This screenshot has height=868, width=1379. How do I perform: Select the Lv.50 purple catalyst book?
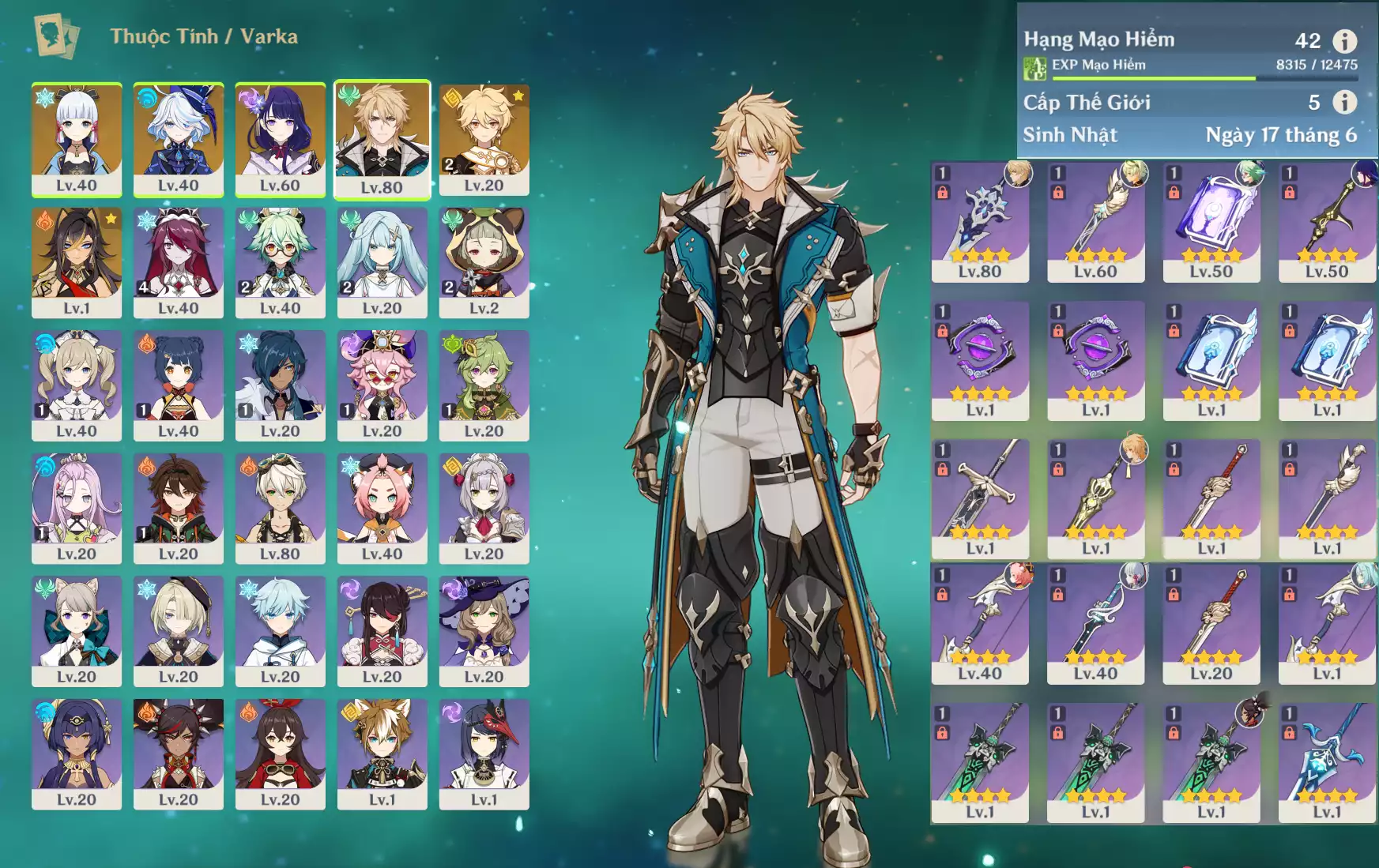1211,222
